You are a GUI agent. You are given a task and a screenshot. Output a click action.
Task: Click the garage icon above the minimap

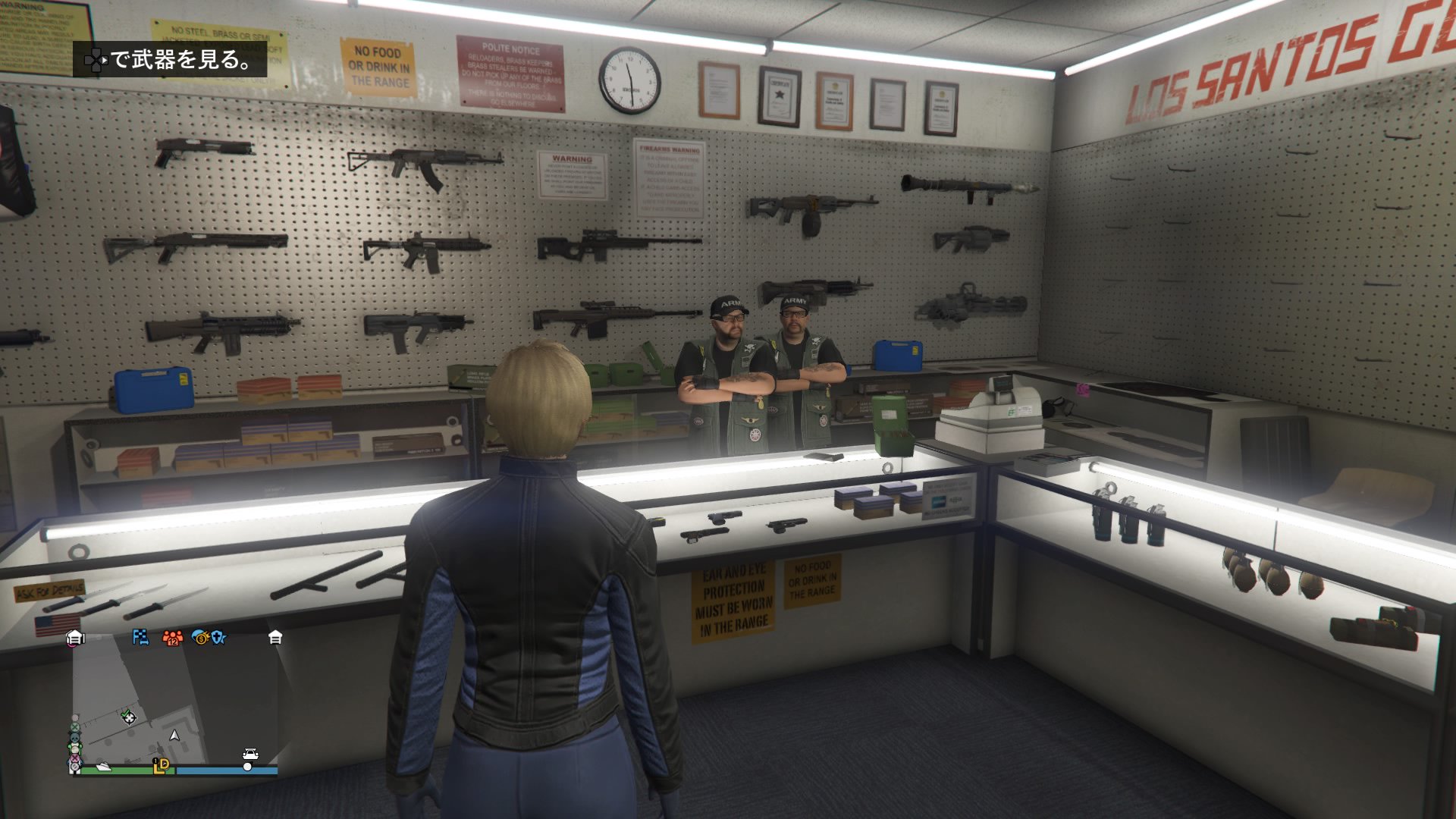(76, 639)
